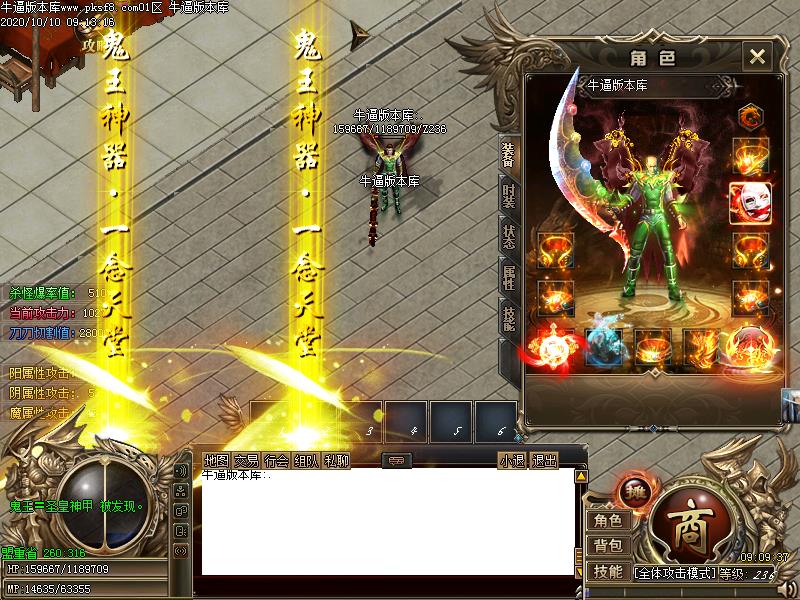This screenshot has height=600, width=800.
Task: Select the blue crystal item equipment slot
Action: tap(601, 346)
